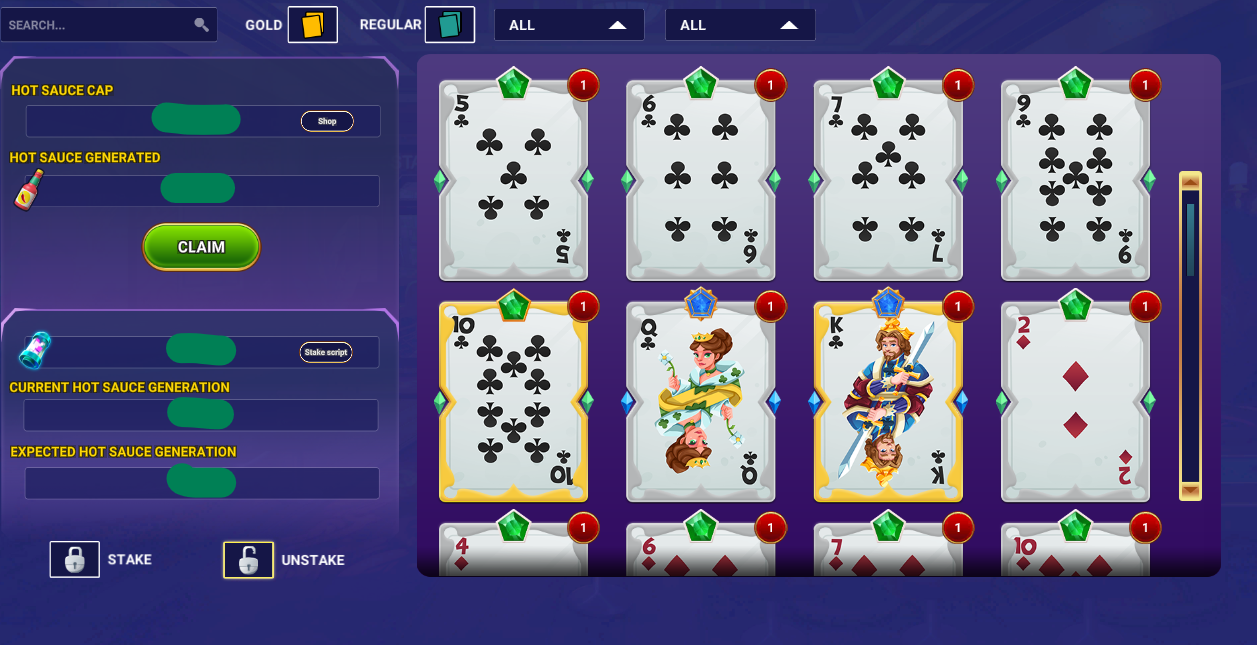Focus the Search input field
The height and width of the screenshot is (645, 1257).
100,25
